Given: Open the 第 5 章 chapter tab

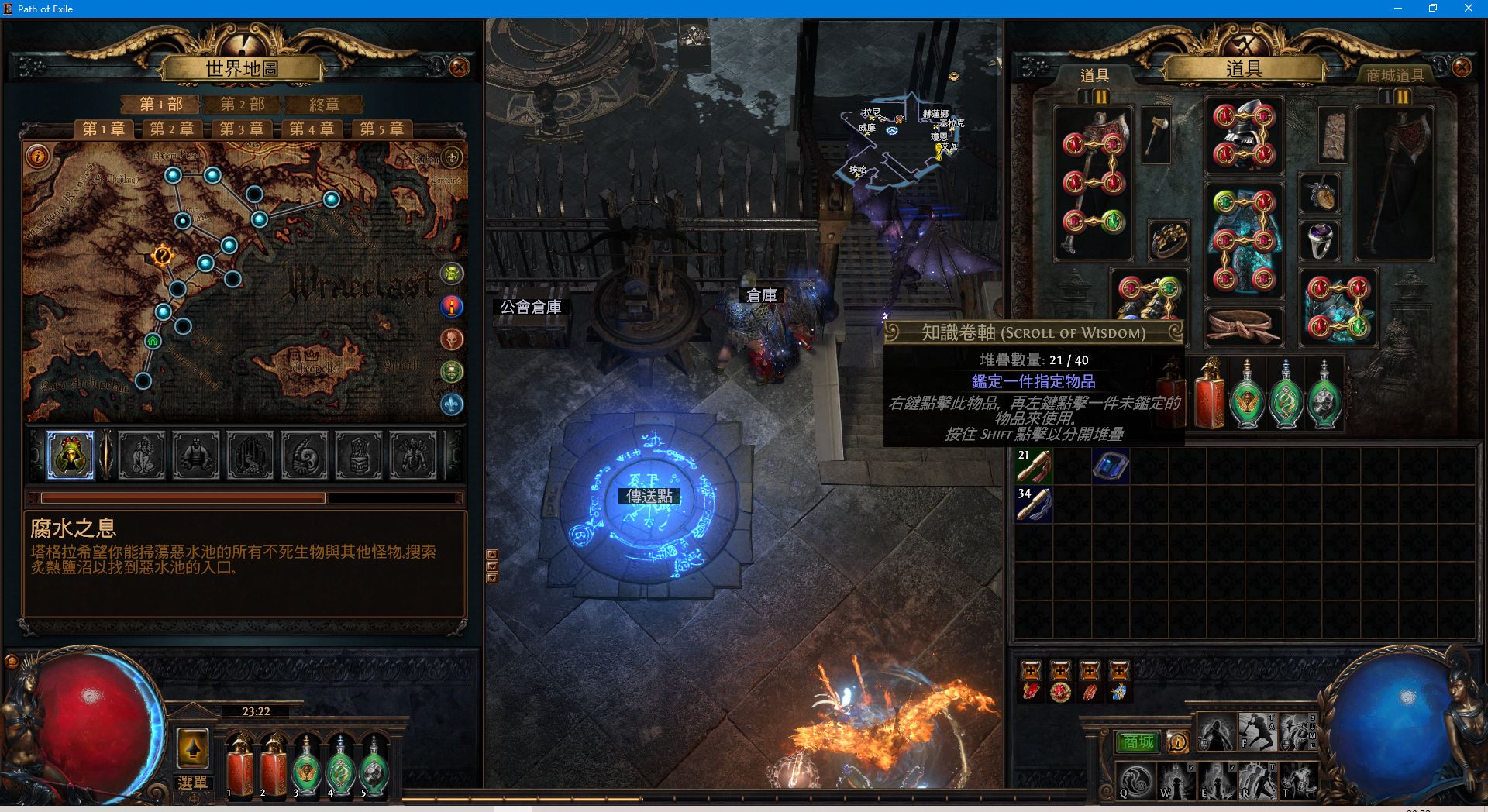Looking at the screenshot, I should tap(381, 129).
